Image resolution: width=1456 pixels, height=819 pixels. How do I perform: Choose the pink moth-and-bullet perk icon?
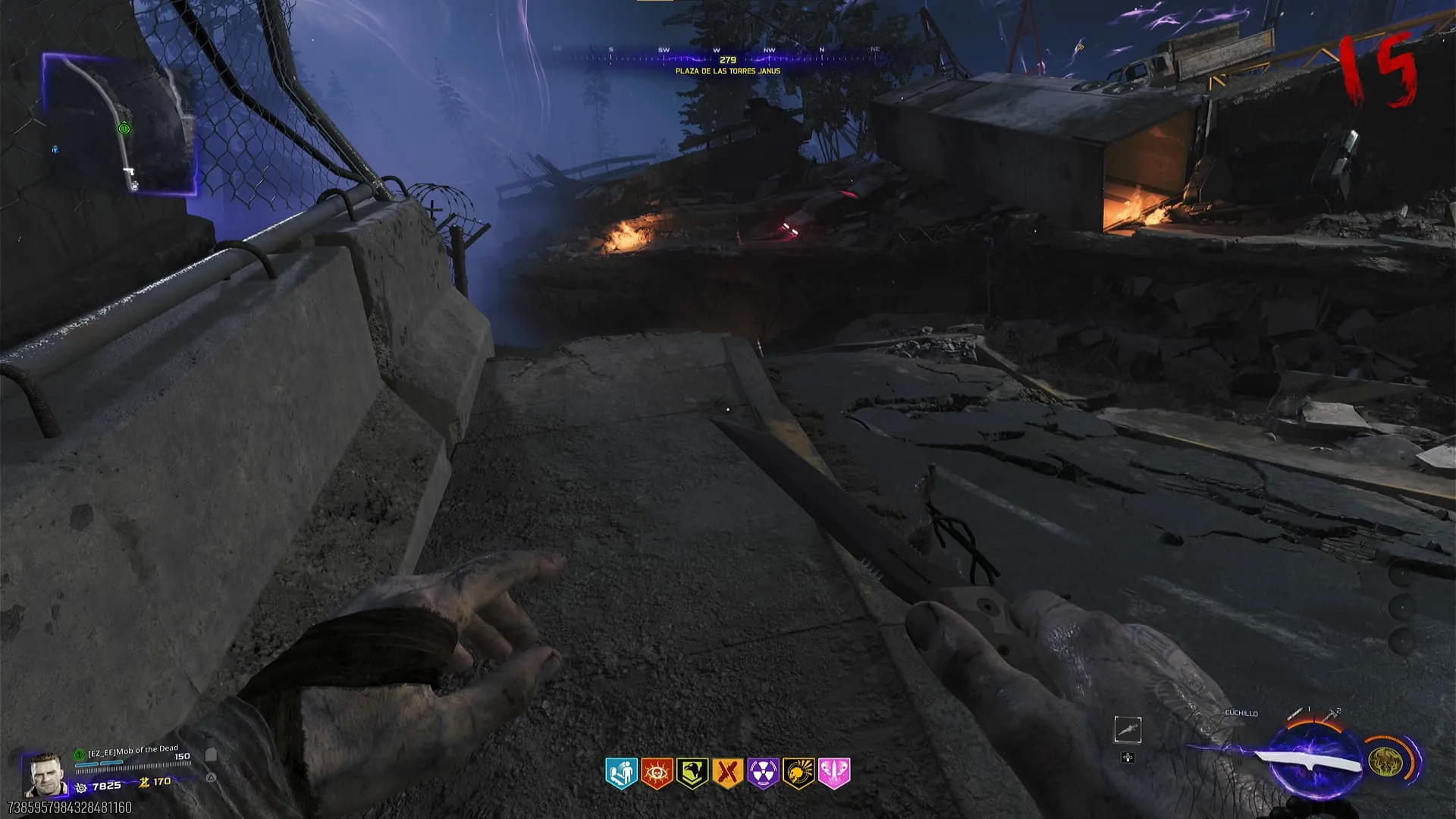coord(834,773)
